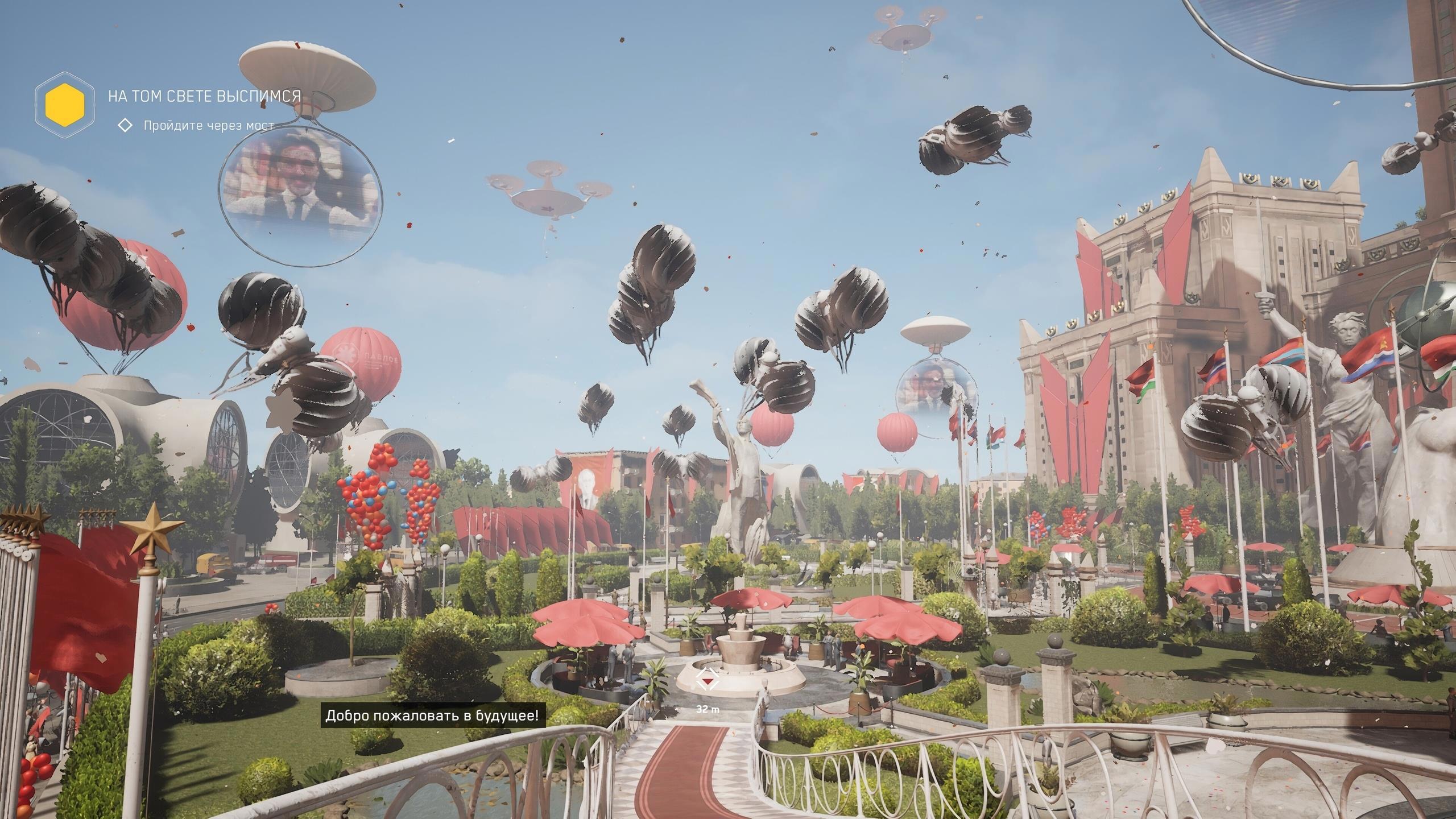Click the 32 m objective waypoint marker
Viewport: 1456px width, 819px height.
point(708,680)
